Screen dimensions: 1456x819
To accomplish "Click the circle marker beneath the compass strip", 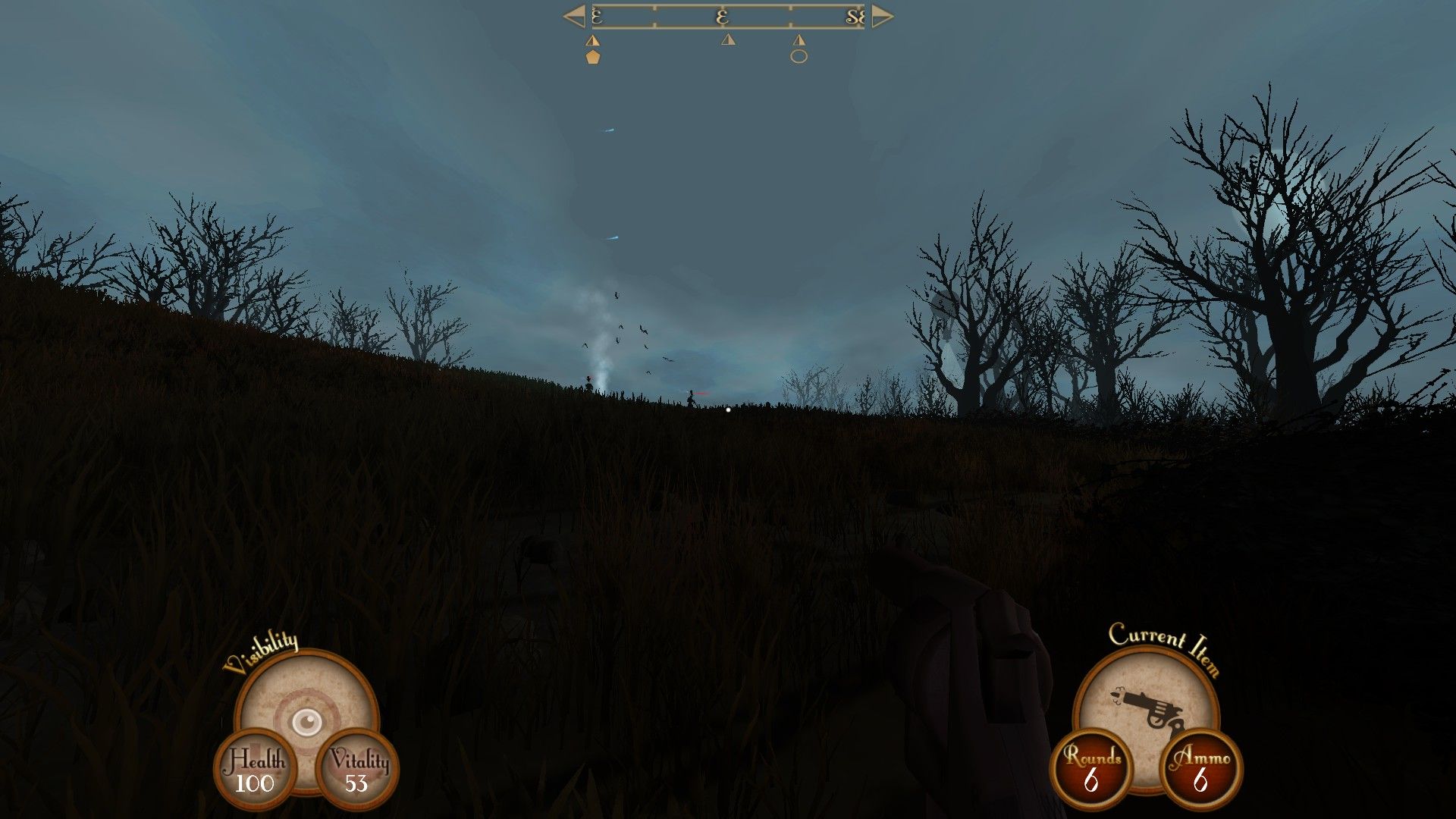I will [x=799, y=58].
